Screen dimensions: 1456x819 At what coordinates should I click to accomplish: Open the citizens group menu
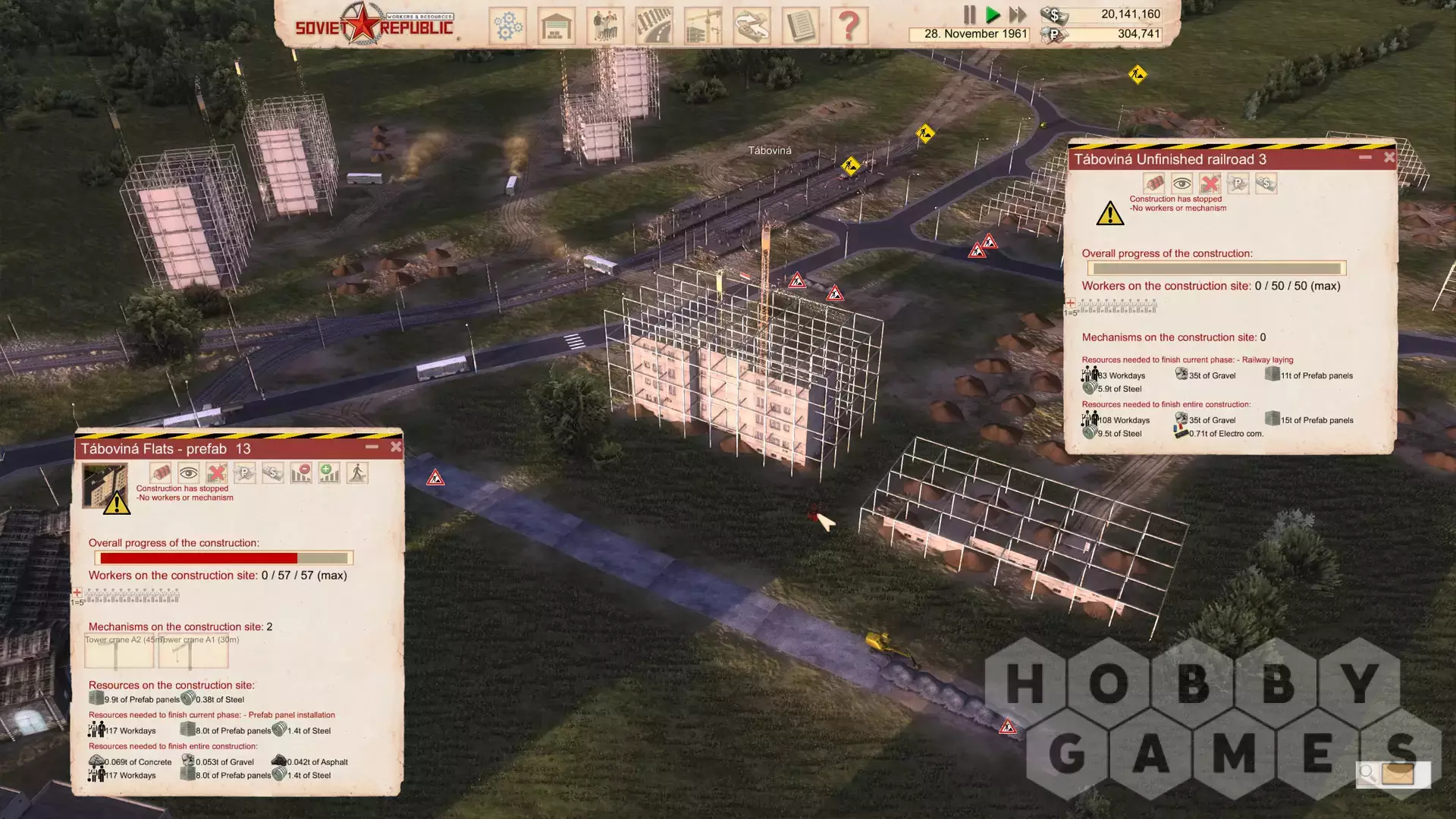(x=605, y=26)
